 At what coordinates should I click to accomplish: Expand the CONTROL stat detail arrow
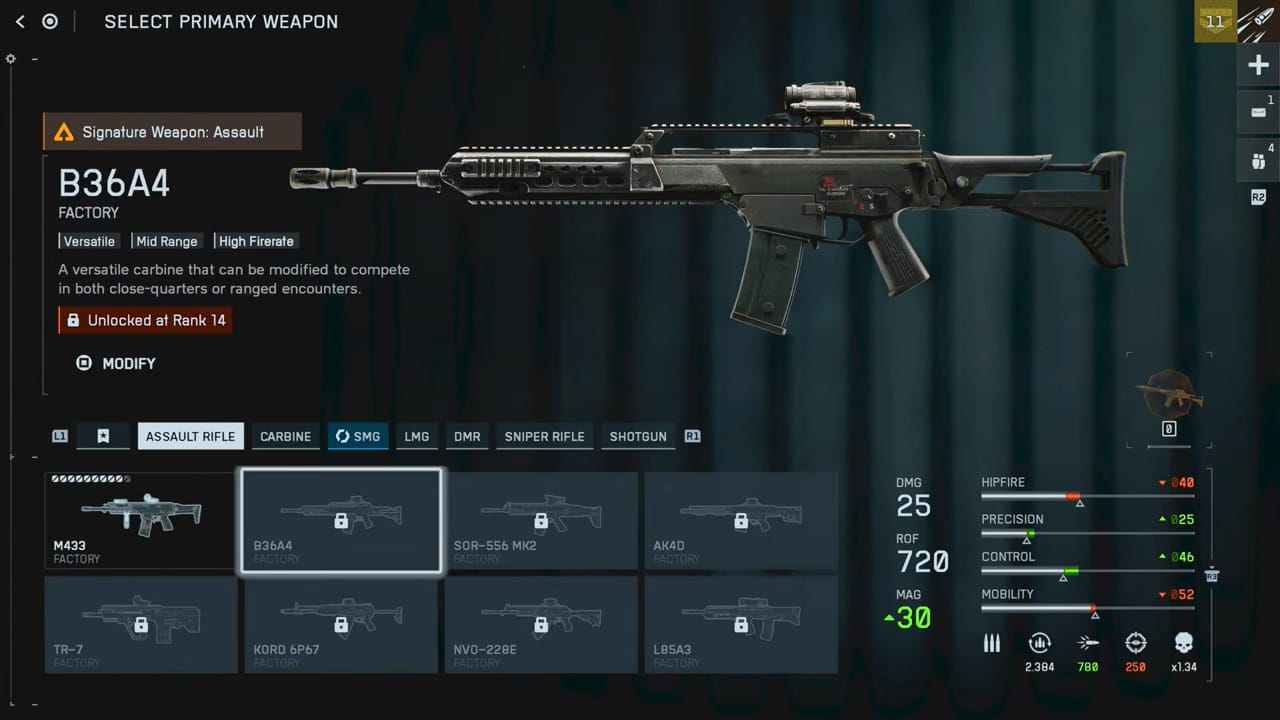click(x=1161, y=556)
